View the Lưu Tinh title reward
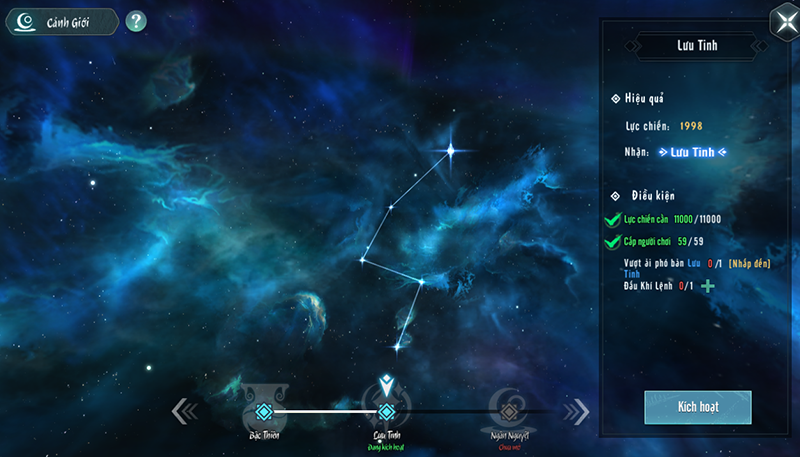 point(692,152)
